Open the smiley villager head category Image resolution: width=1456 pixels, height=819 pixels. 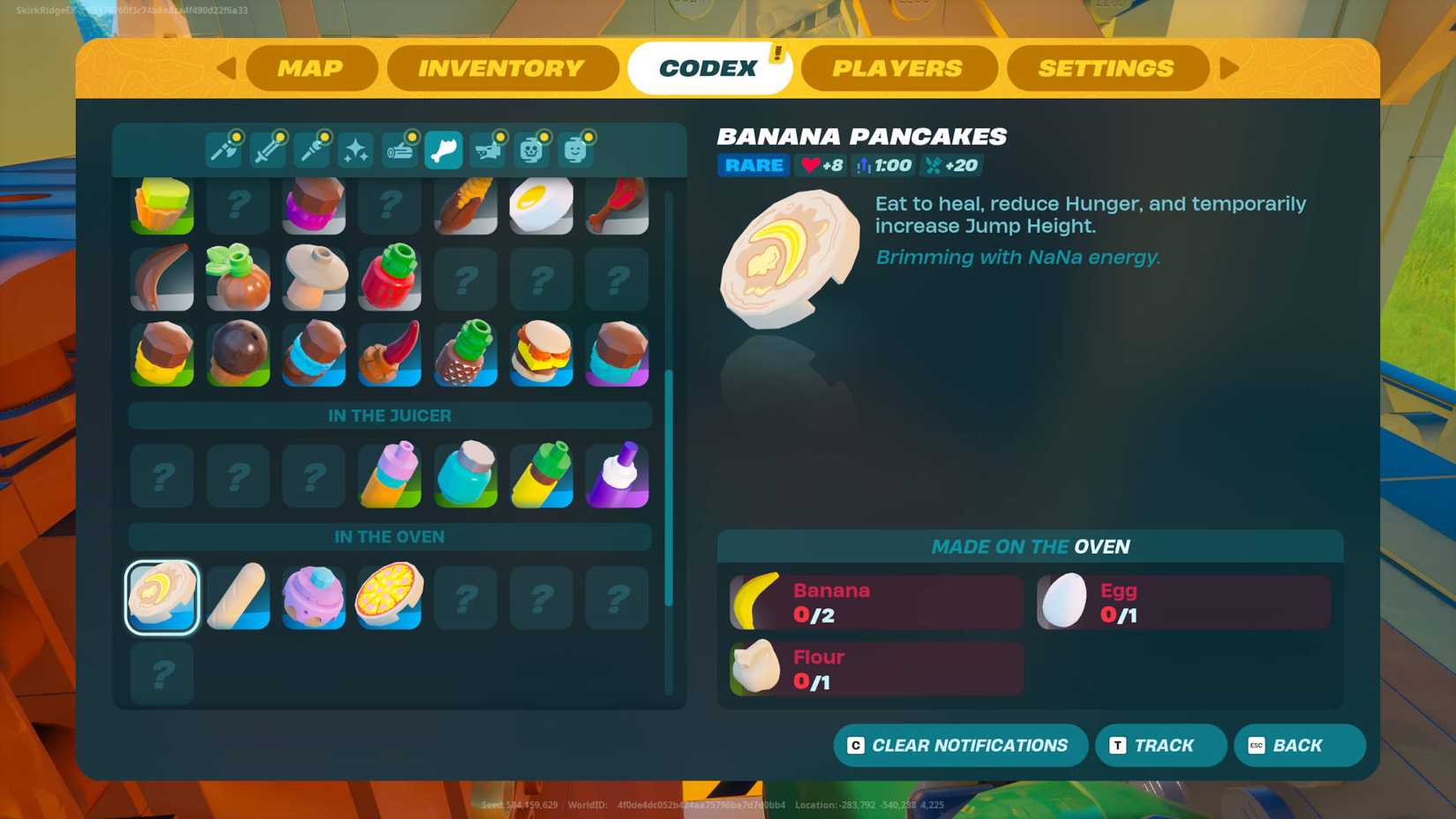(x=576, y=149)
